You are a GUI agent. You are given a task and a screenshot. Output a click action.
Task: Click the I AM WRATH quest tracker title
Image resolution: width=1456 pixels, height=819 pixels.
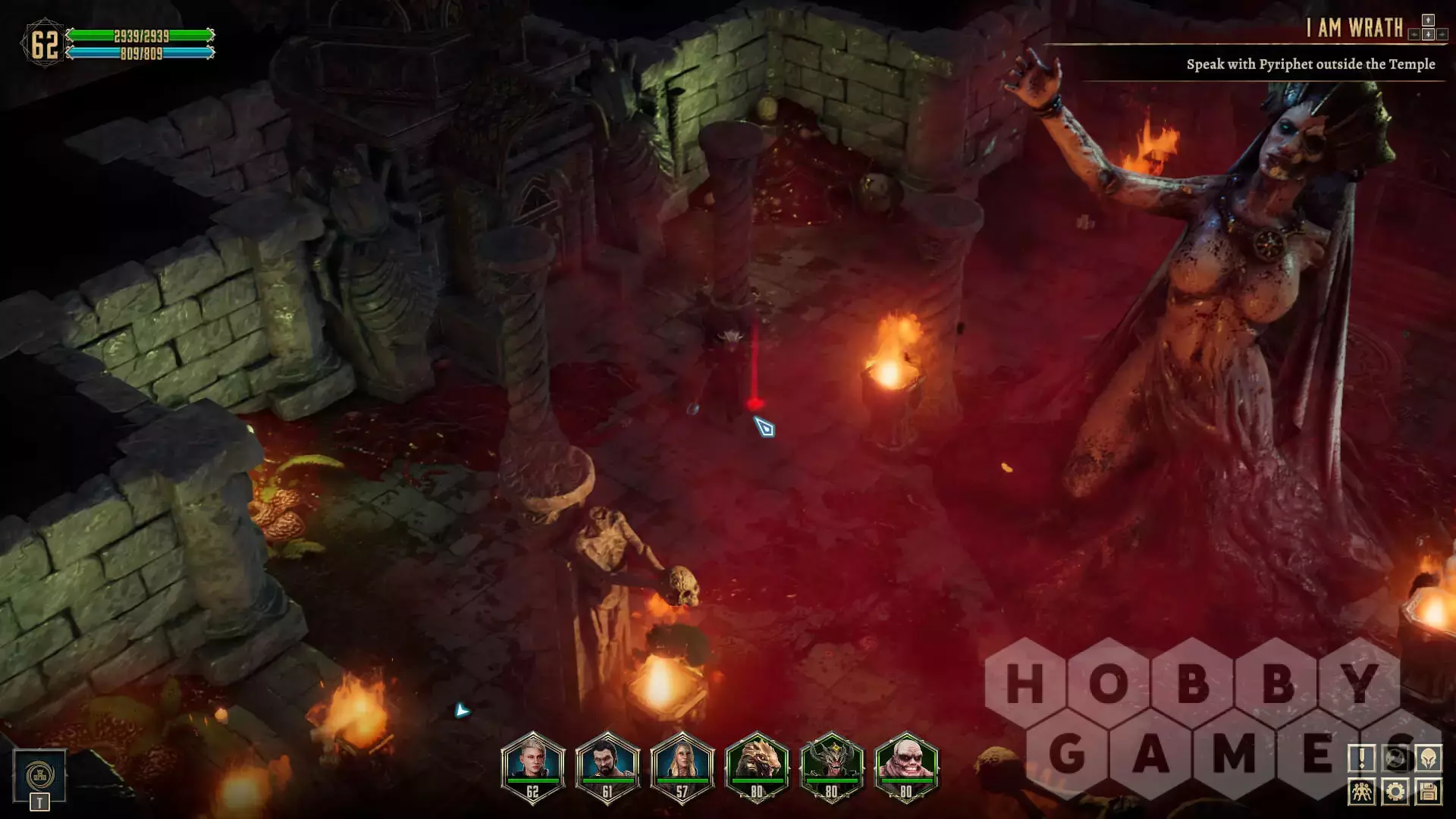(x=1354, y=28)
